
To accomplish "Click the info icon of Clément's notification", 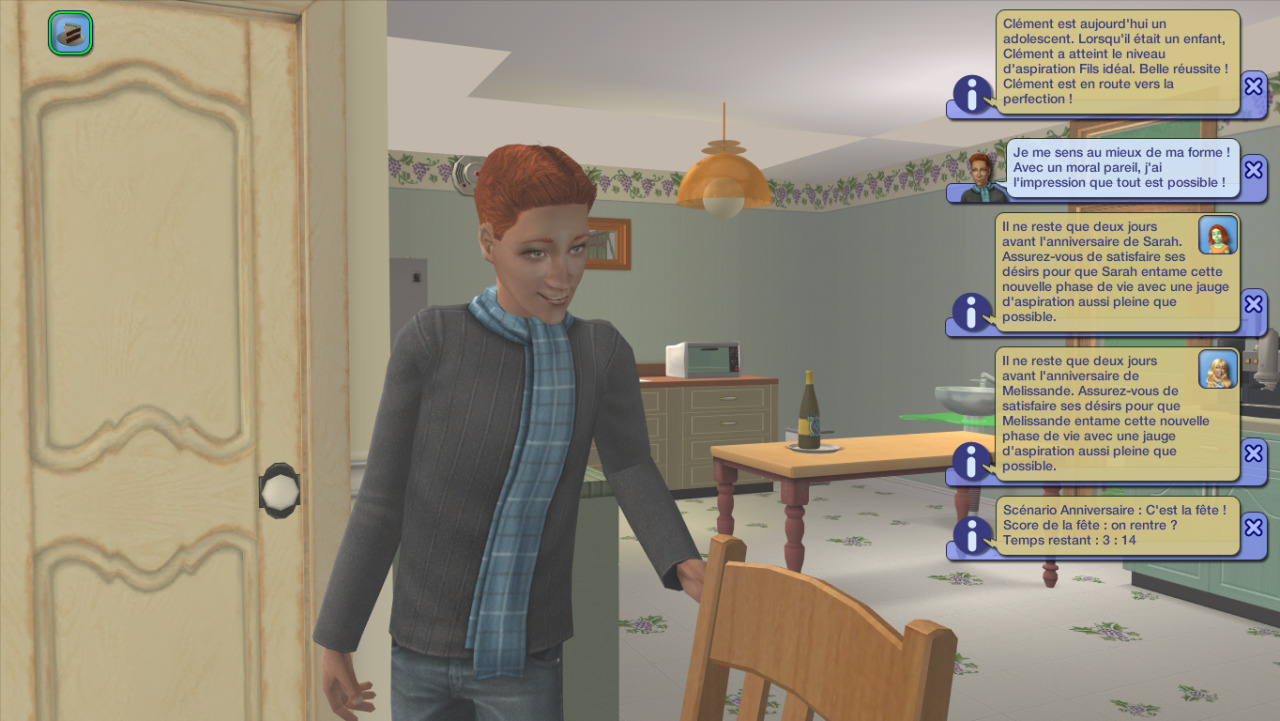I will tap(972, 94).
